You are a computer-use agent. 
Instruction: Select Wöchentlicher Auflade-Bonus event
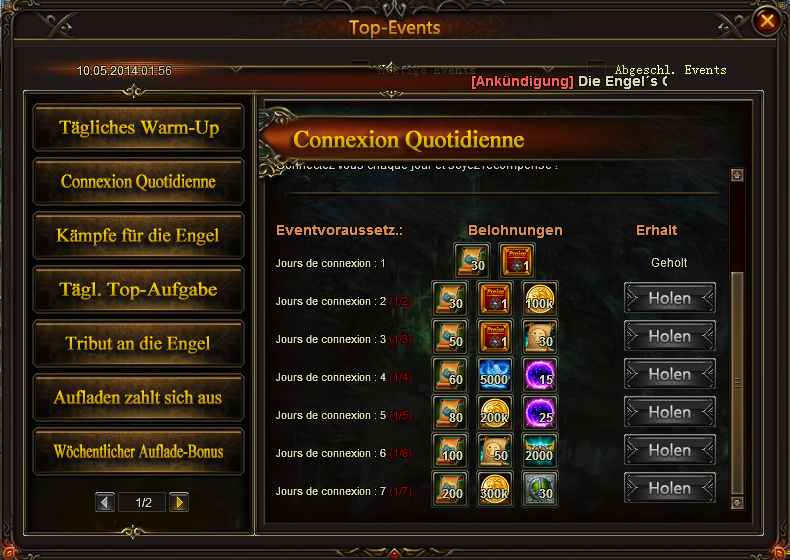click(139, 452)
